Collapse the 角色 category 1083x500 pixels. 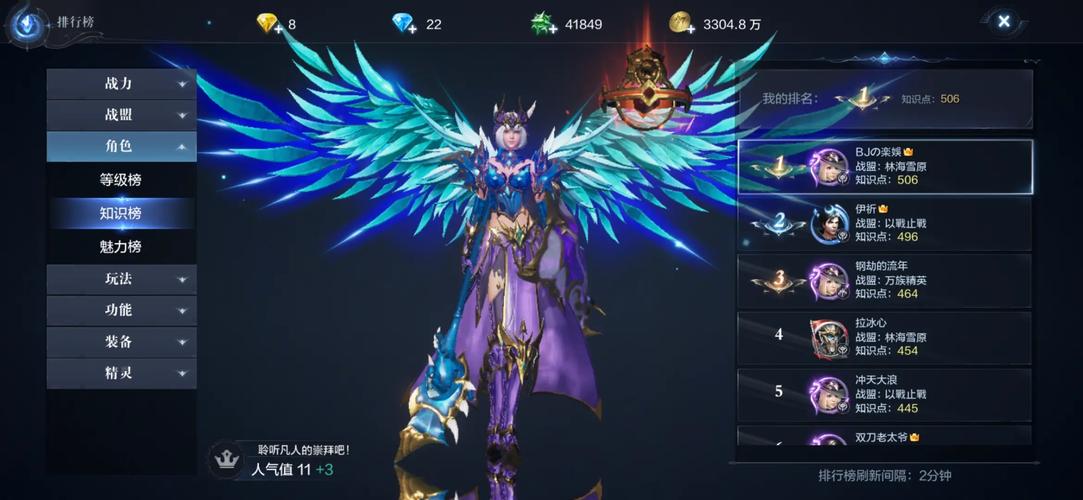[x=121, y=146]
